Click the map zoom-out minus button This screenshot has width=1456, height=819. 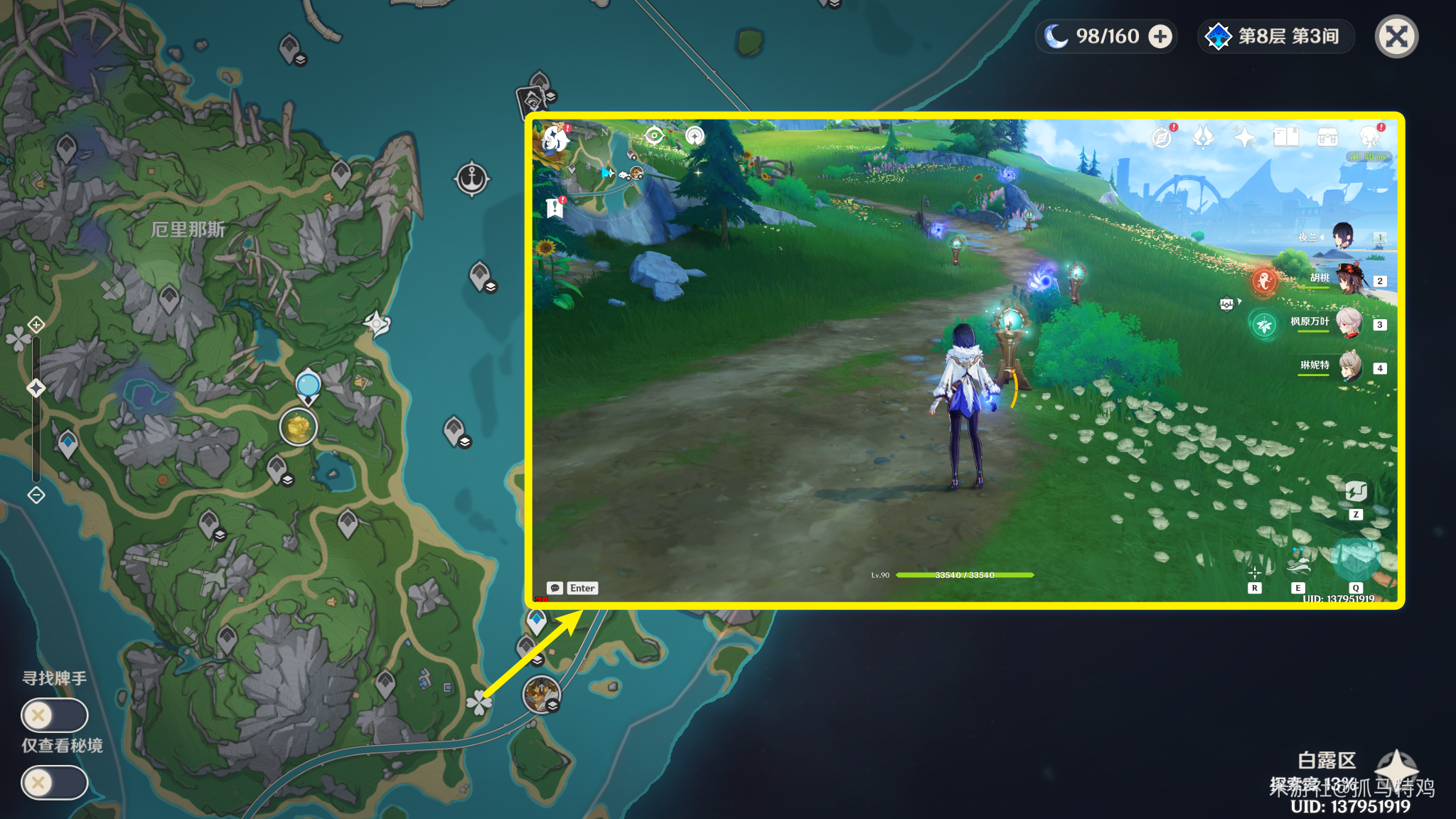(x=36, y=495)
